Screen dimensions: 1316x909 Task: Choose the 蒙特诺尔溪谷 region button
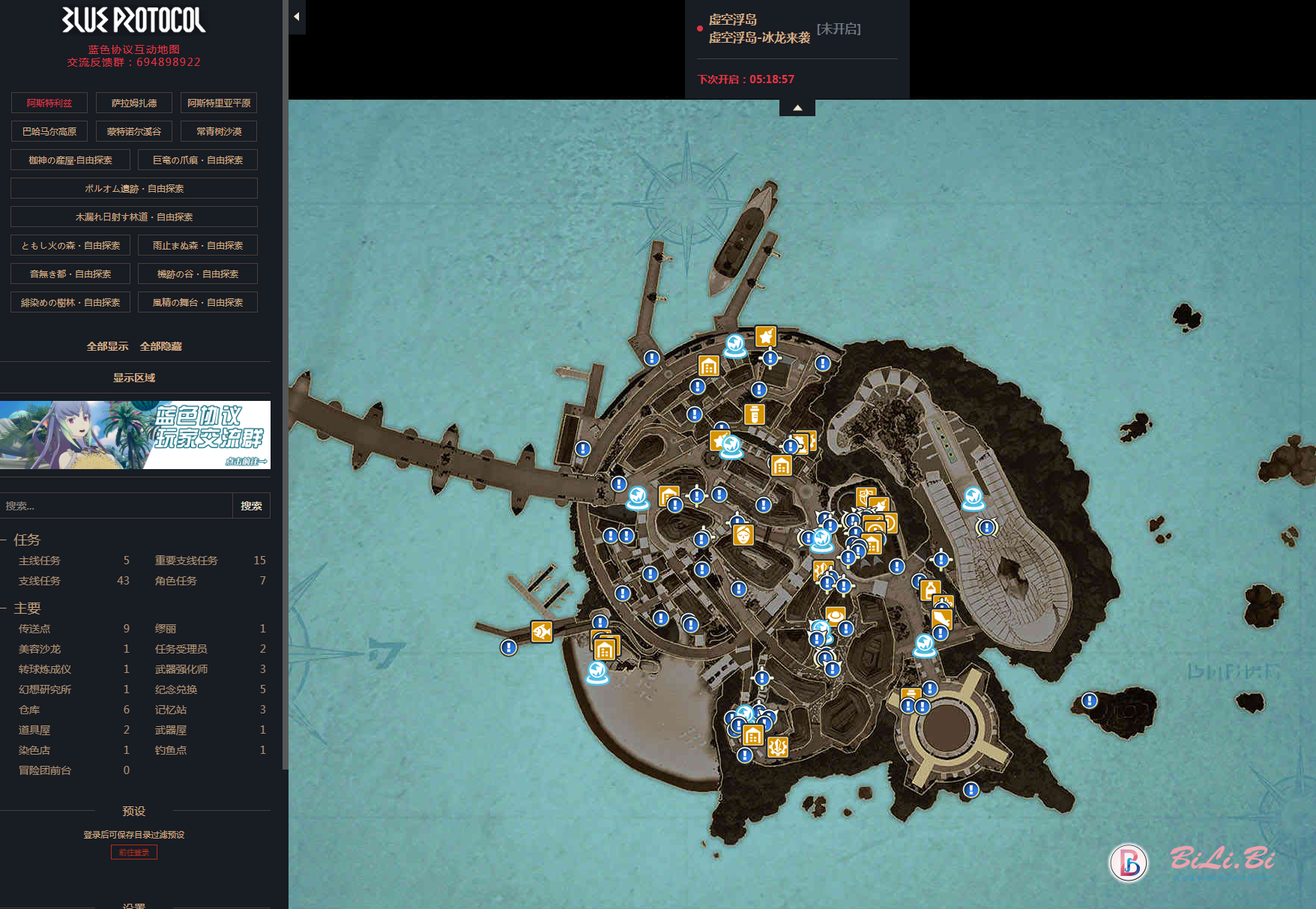(134, 131)
